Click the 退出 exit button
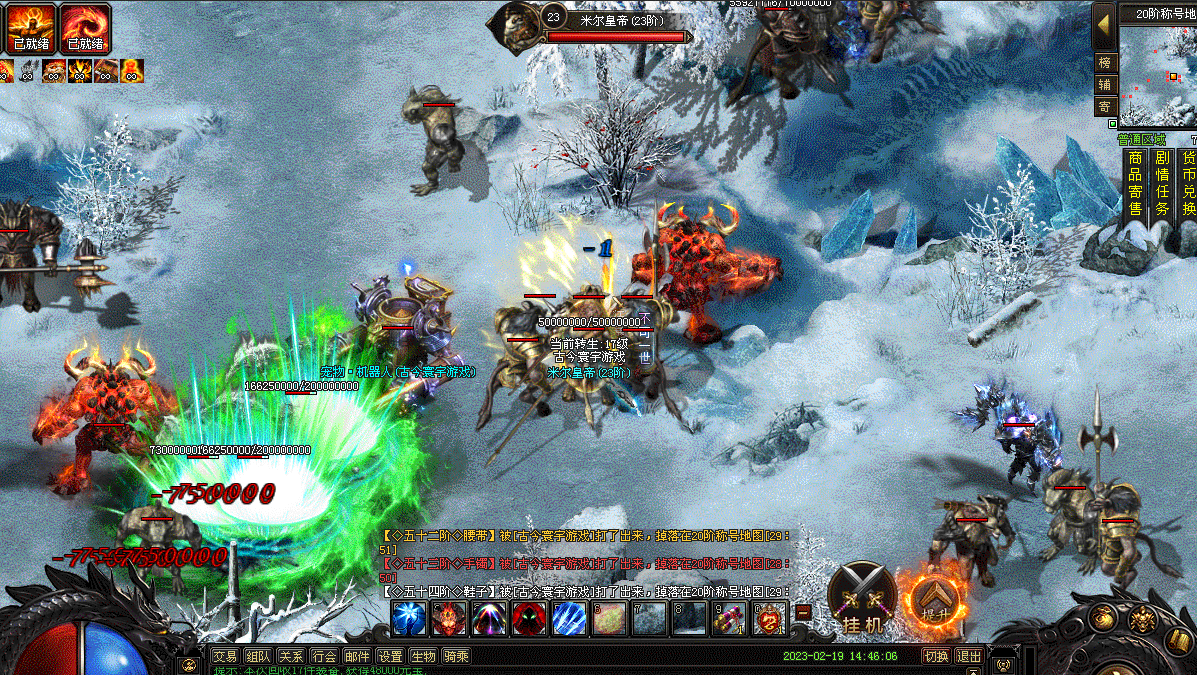 (x=968, y=657)
